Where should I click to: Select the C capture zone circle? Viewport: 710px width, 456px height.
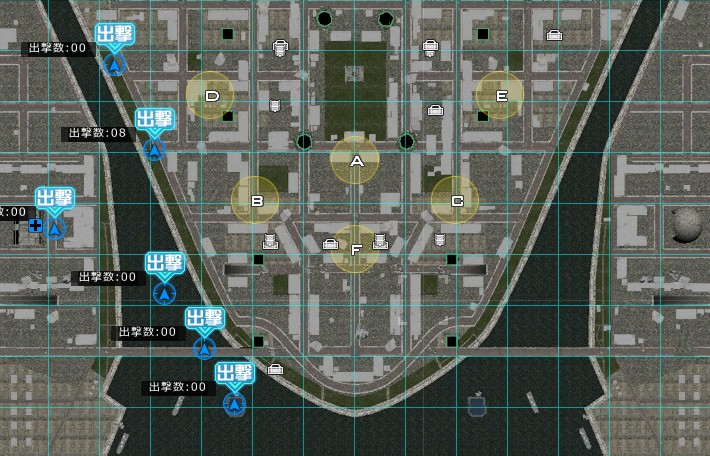pyautogui.click(x=455, y=200)
